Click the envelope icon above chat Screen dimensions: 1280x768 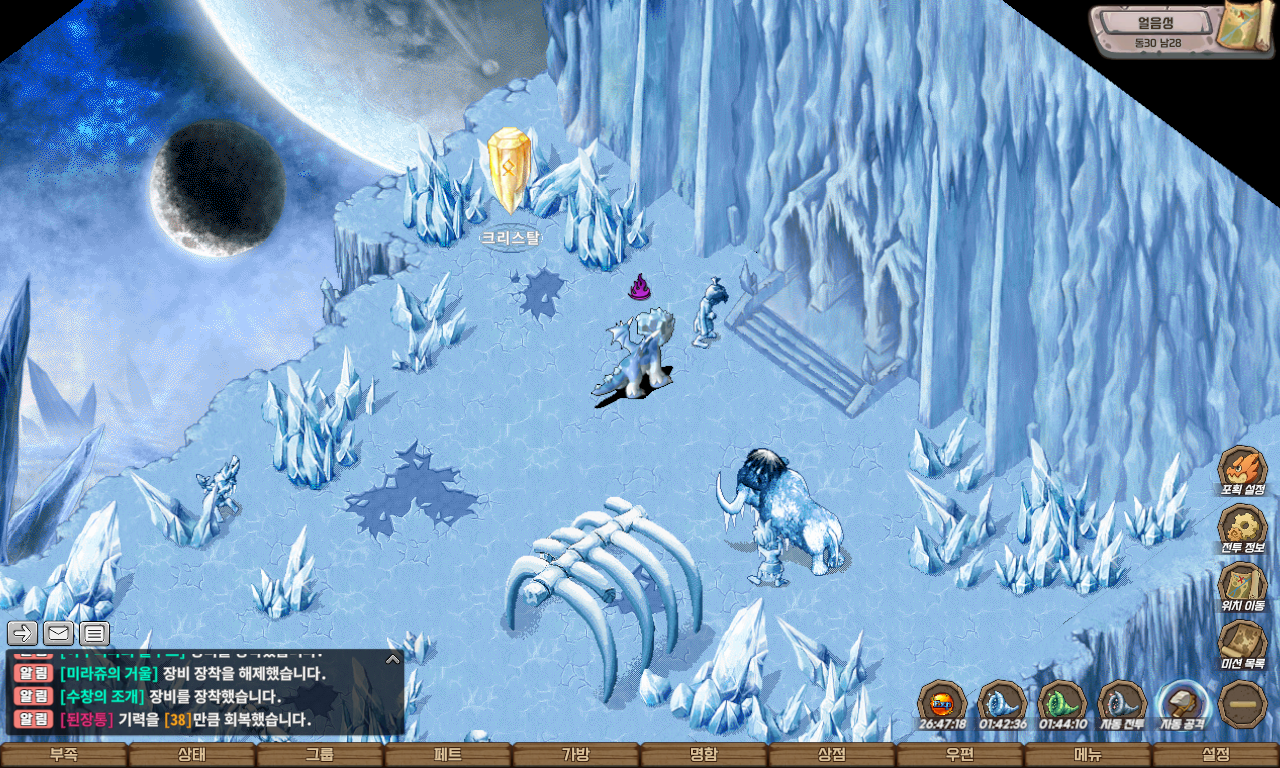point(58,633)
